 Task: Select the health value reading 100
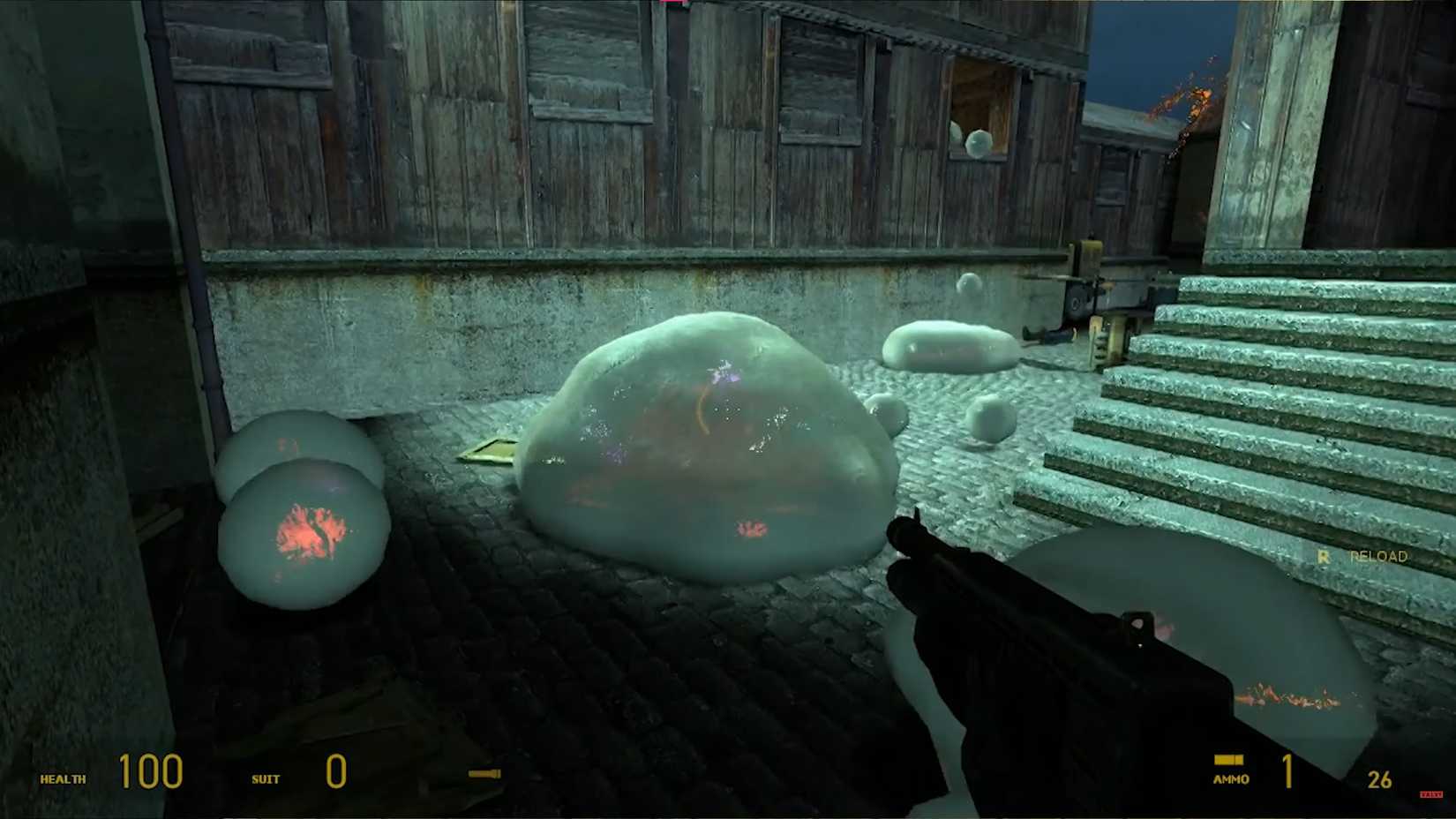coord(150,772)
